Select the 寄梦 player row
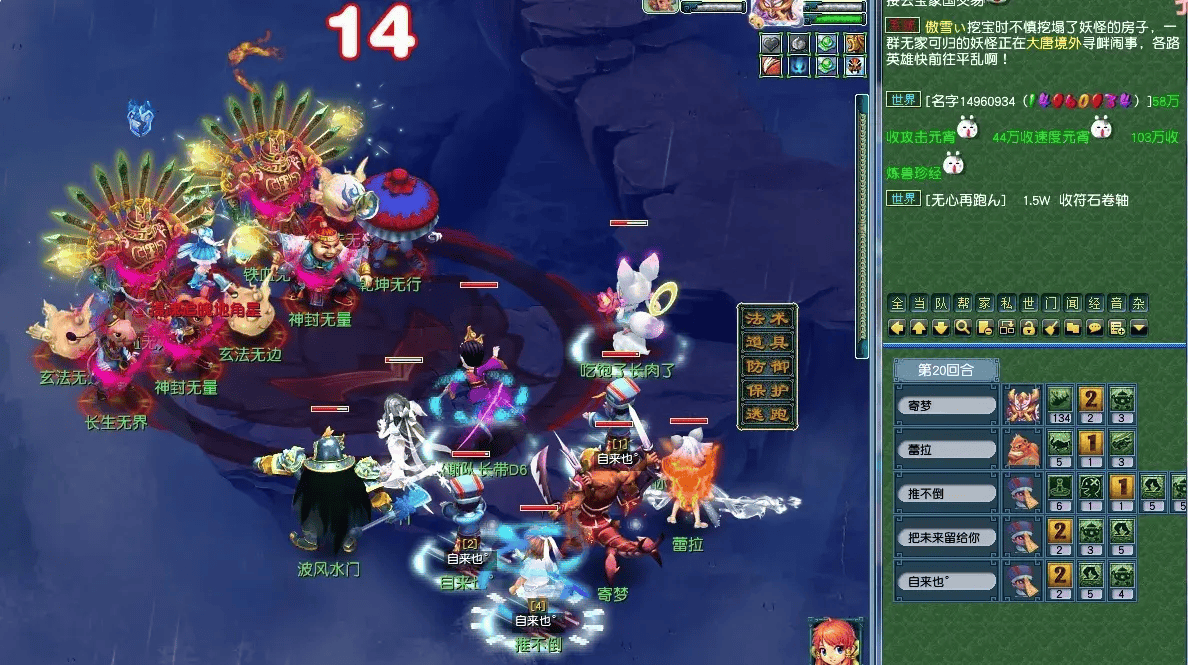 click(x=946, y=406)
